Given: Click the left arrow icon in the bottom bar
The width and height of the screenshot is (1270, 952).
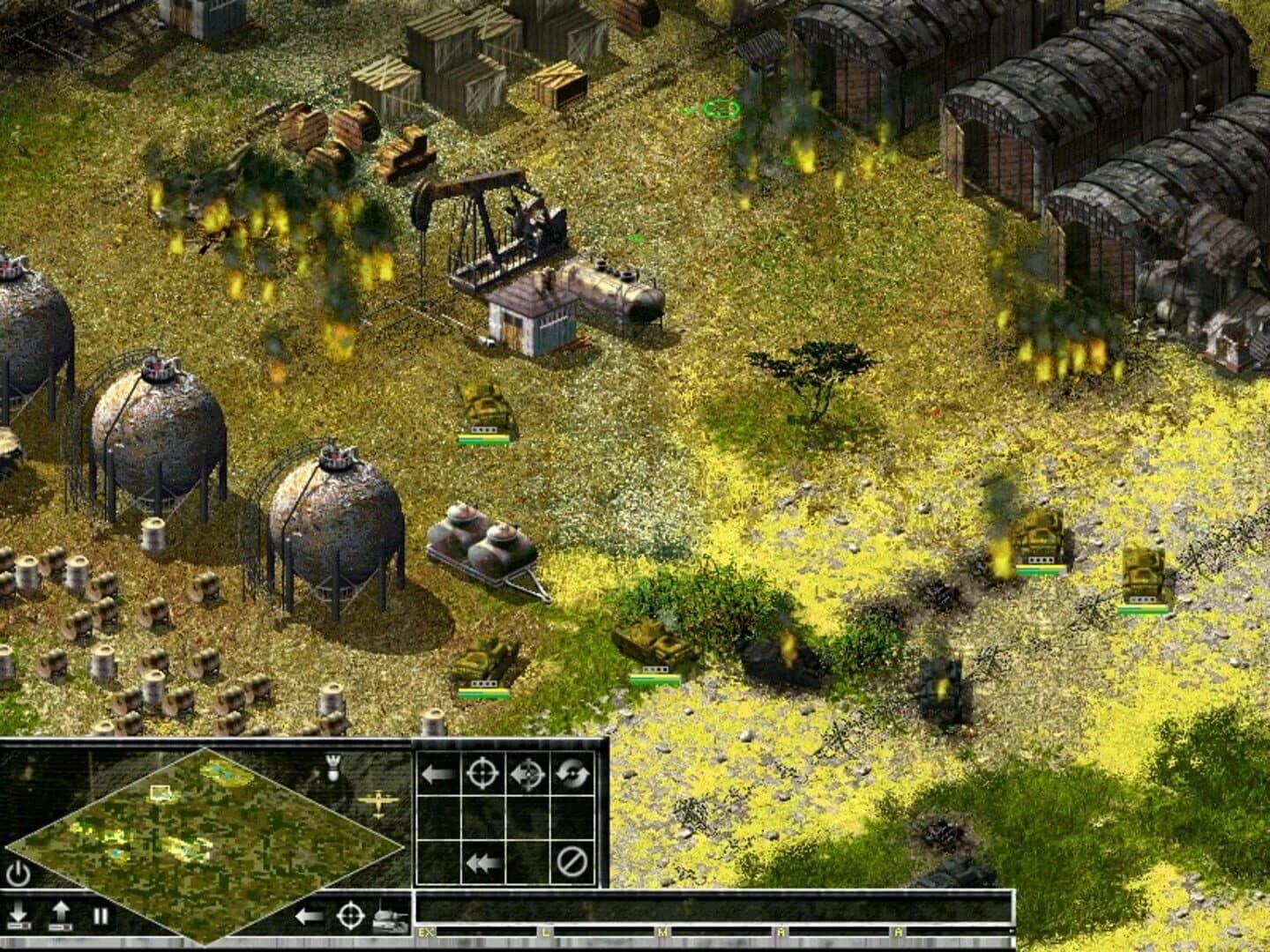Looking at the screenshot, I should (x=310, y=919).
